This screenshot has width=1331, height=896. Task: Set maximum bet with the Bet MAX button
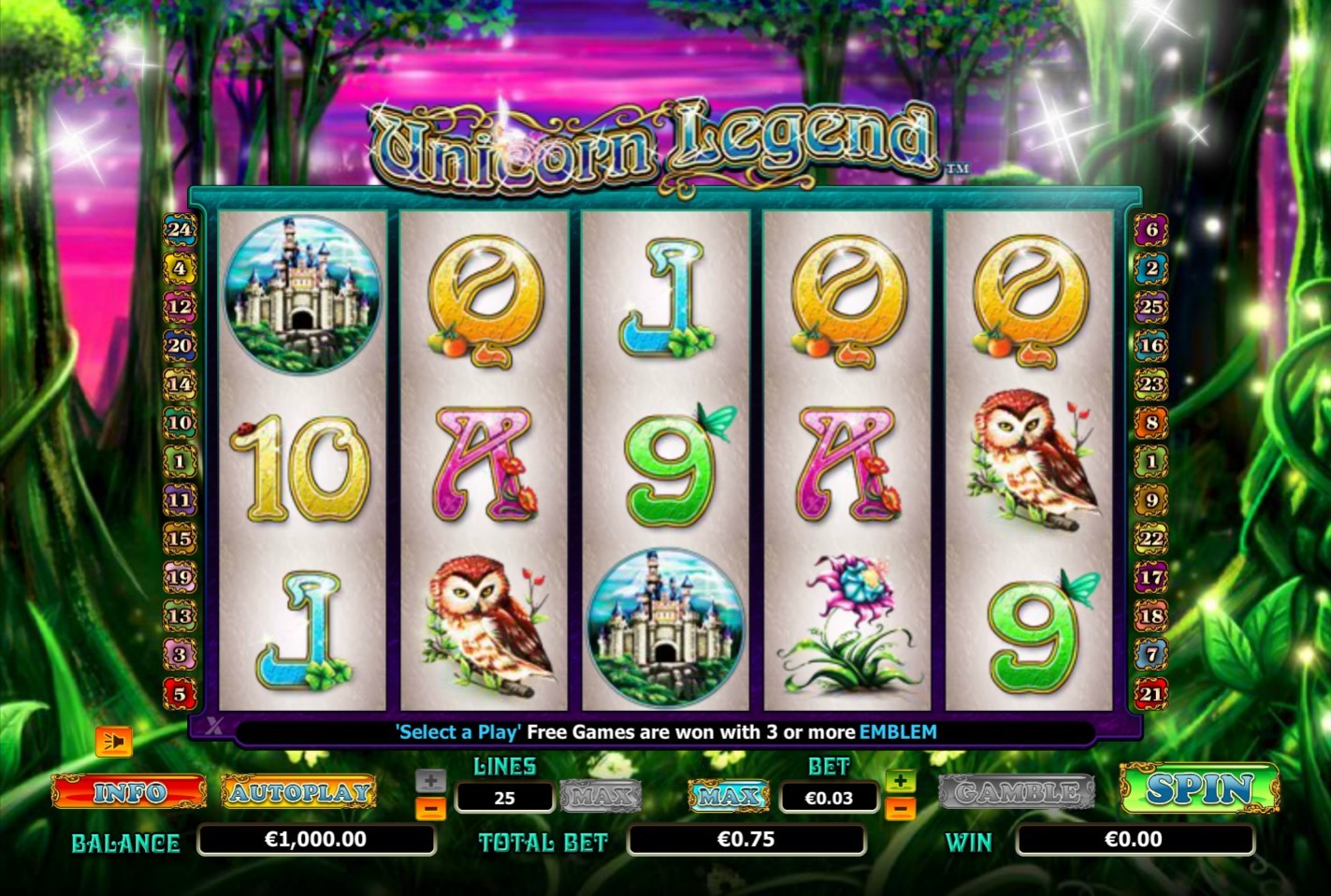click(x=728, y=796)
